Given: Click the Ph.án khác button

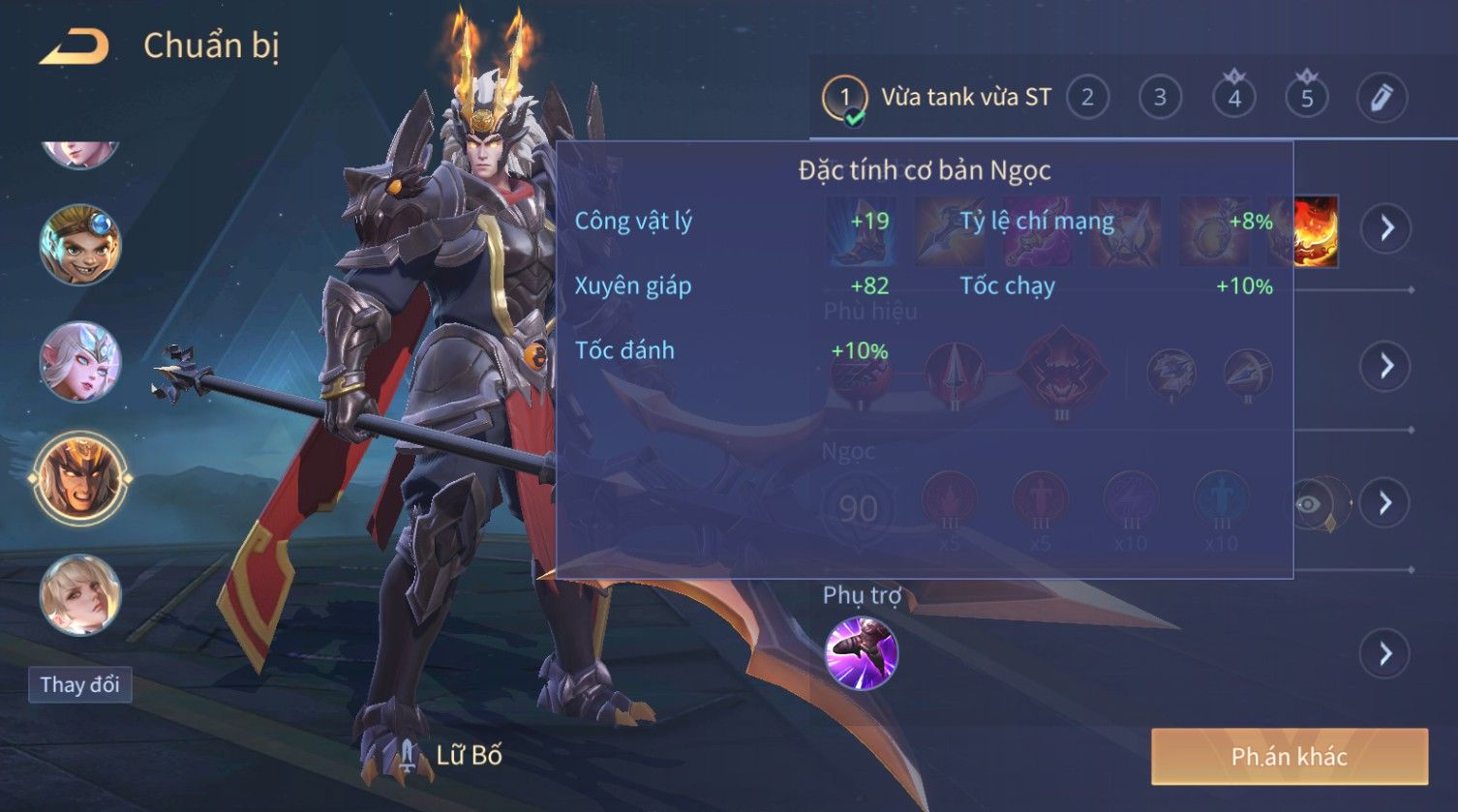Looking at the screenshot, I should click(x=1289, y=756).
